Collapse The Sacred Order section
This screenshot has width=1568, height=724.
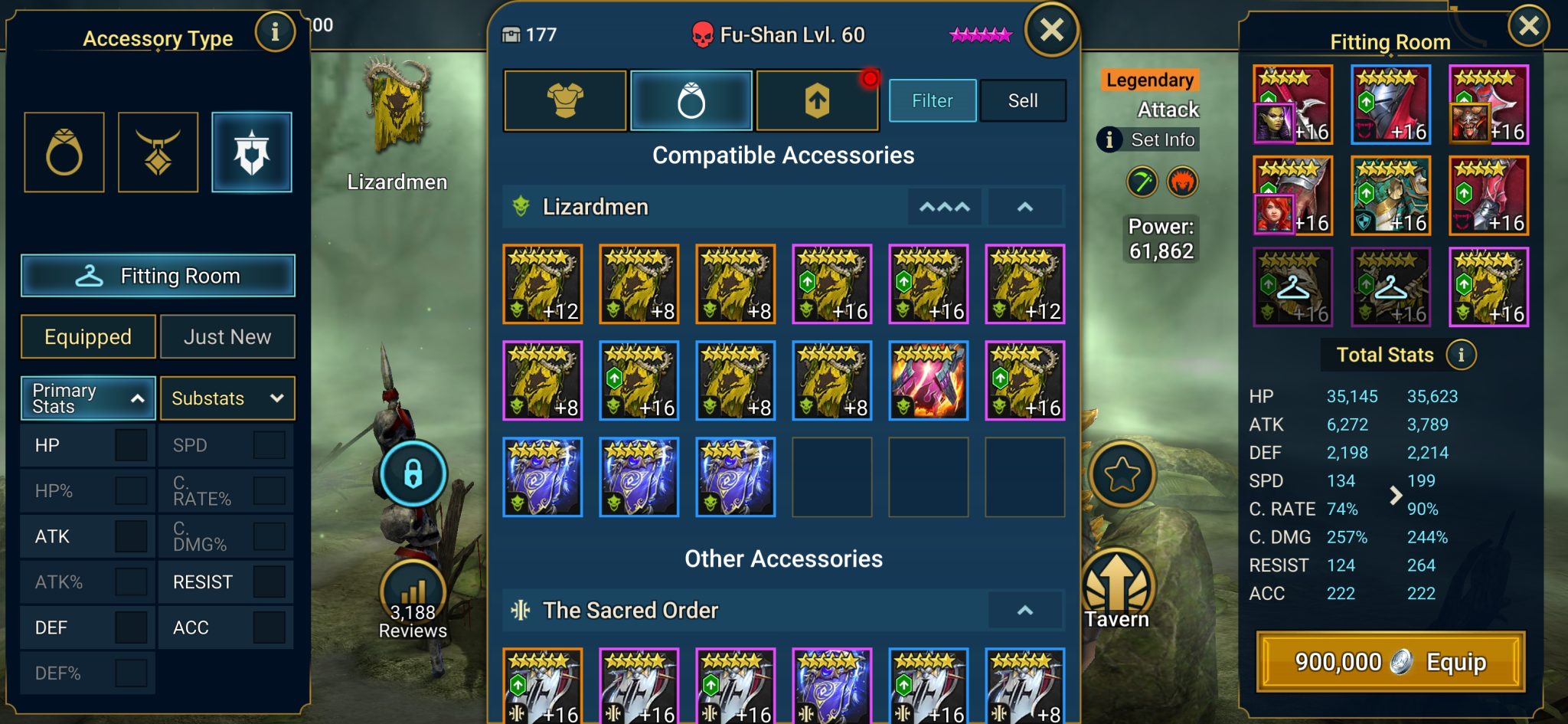(x=1024, y=609)
